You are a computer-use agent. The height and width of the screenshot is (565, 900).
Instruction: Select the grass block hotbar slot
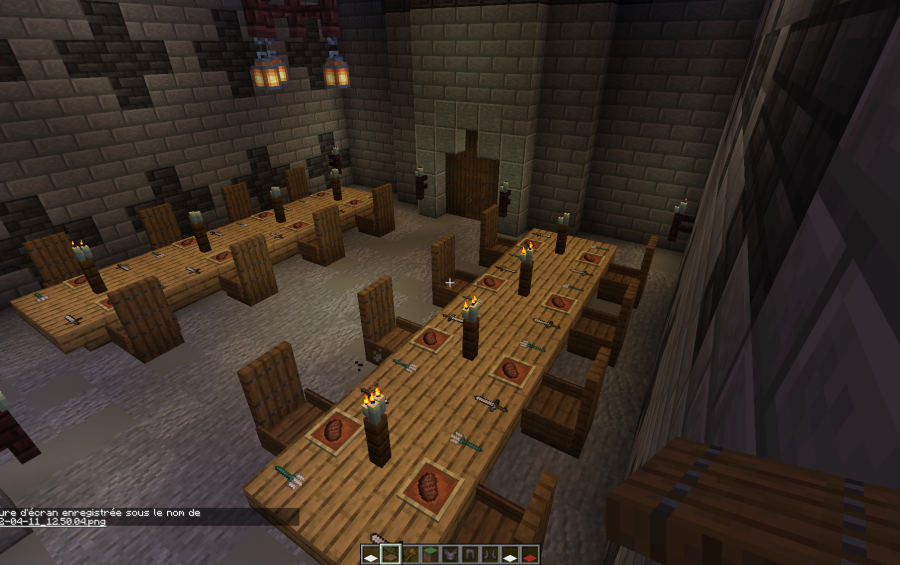click(x=431, y=554)
